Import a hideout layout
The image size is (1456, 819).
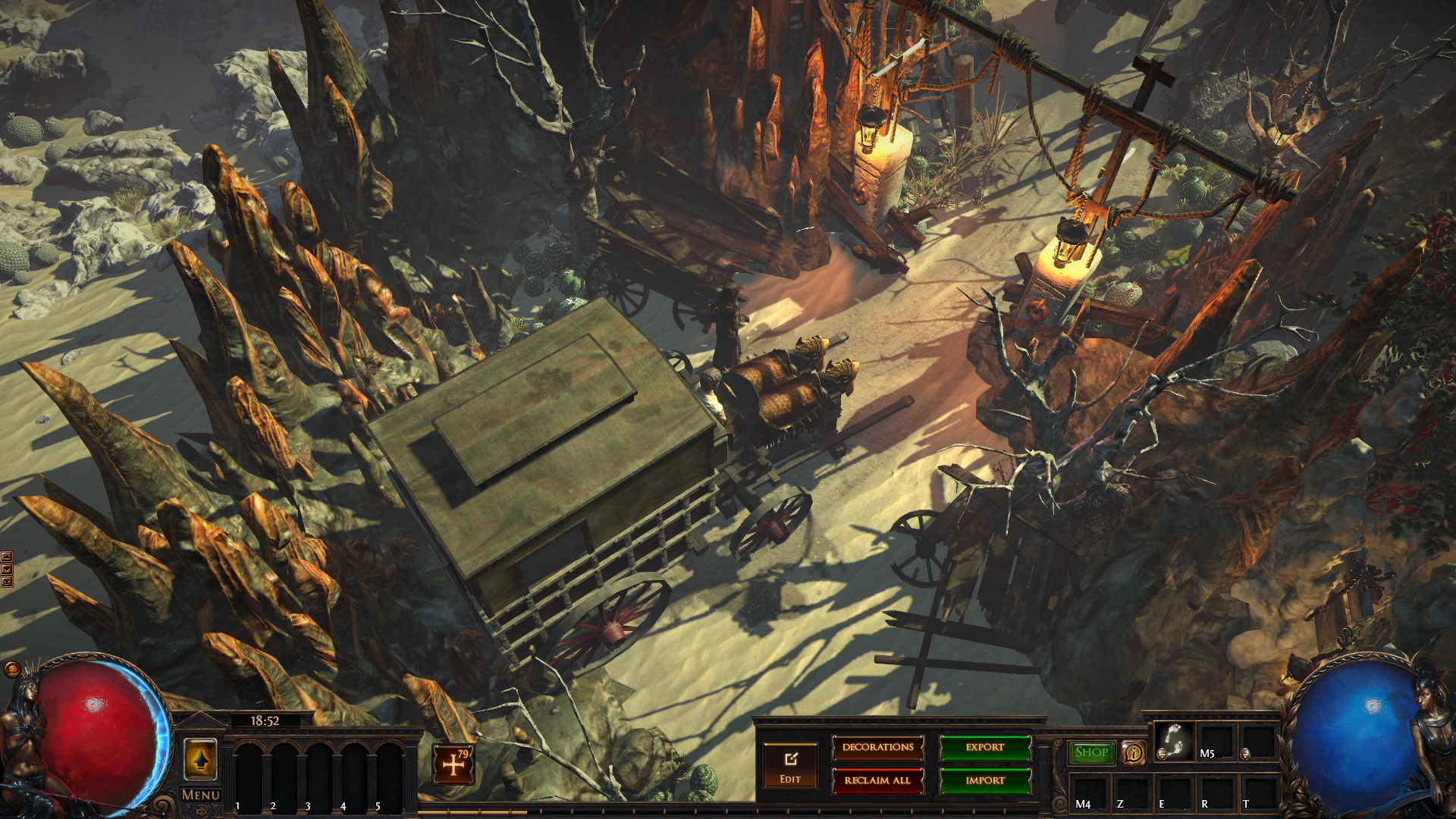coord(985,780)
